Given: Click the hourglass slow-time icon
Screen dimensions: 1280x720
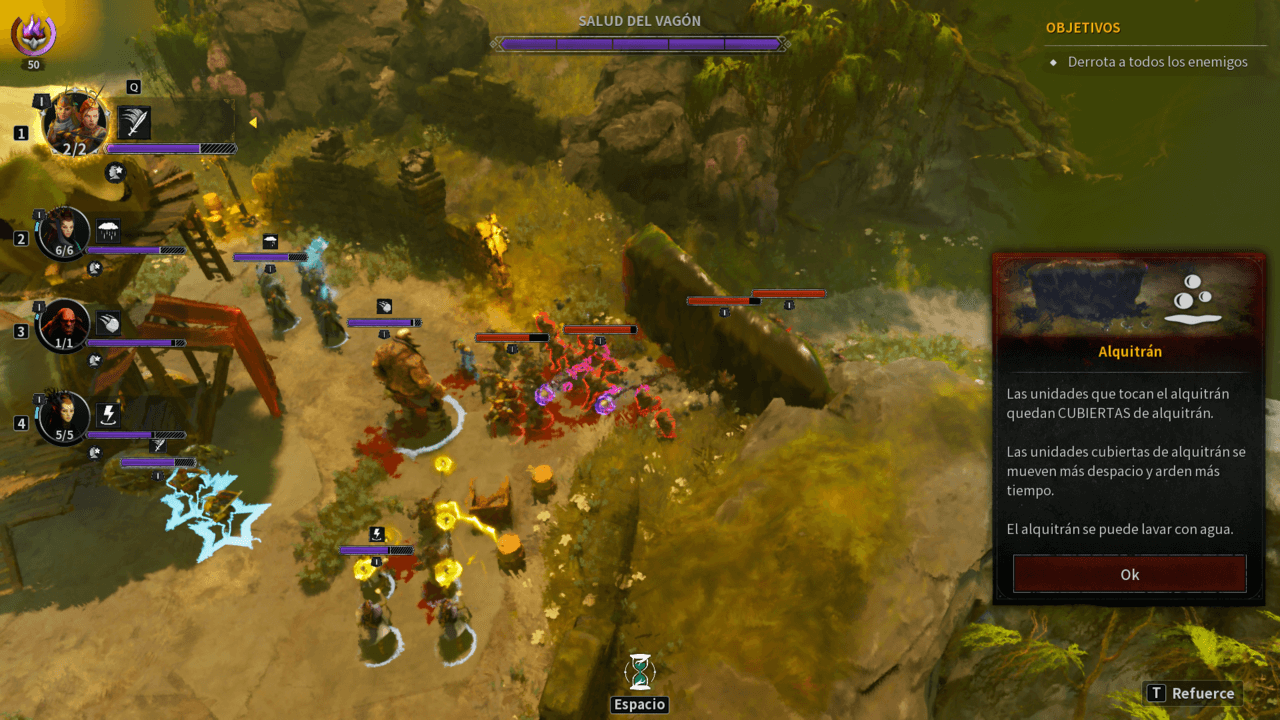Looking at the screenshot, I should [x=639, y=672].
